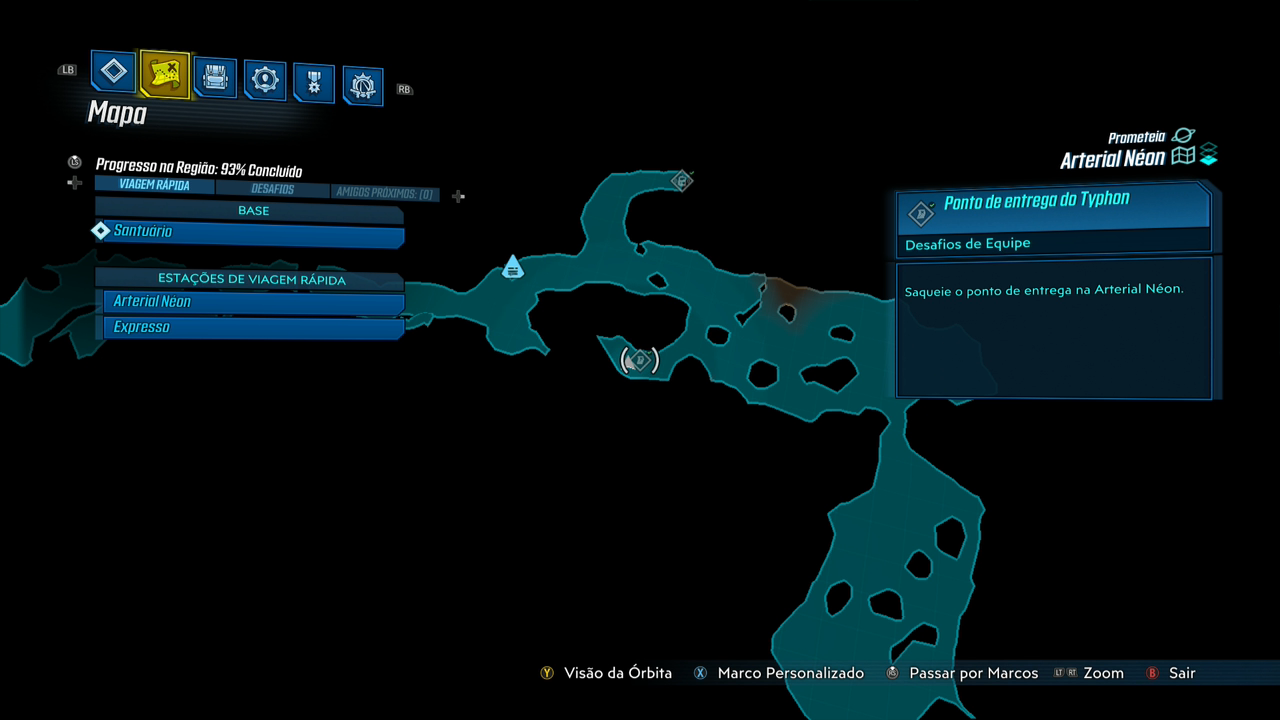Click the light-blue triangle fast travel marker

pyautogui.click(x=512, y=267)
